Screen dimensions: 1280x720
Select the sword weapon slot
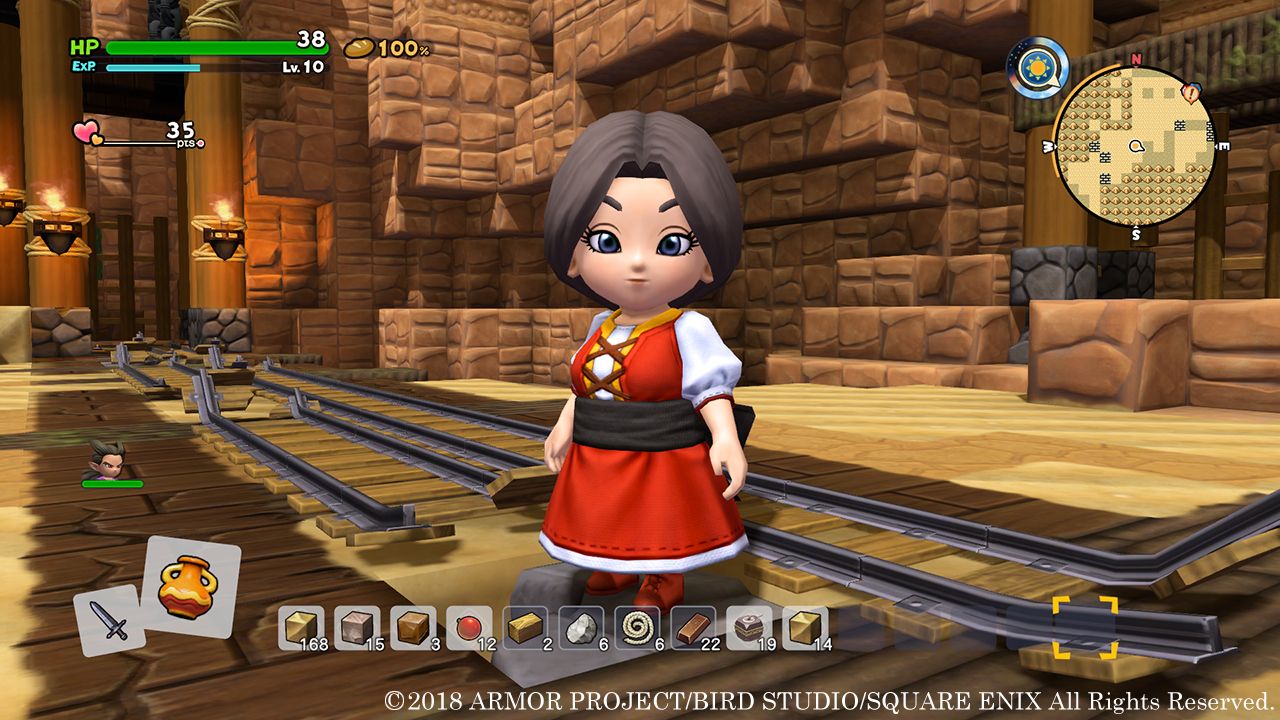click(110, 620)
